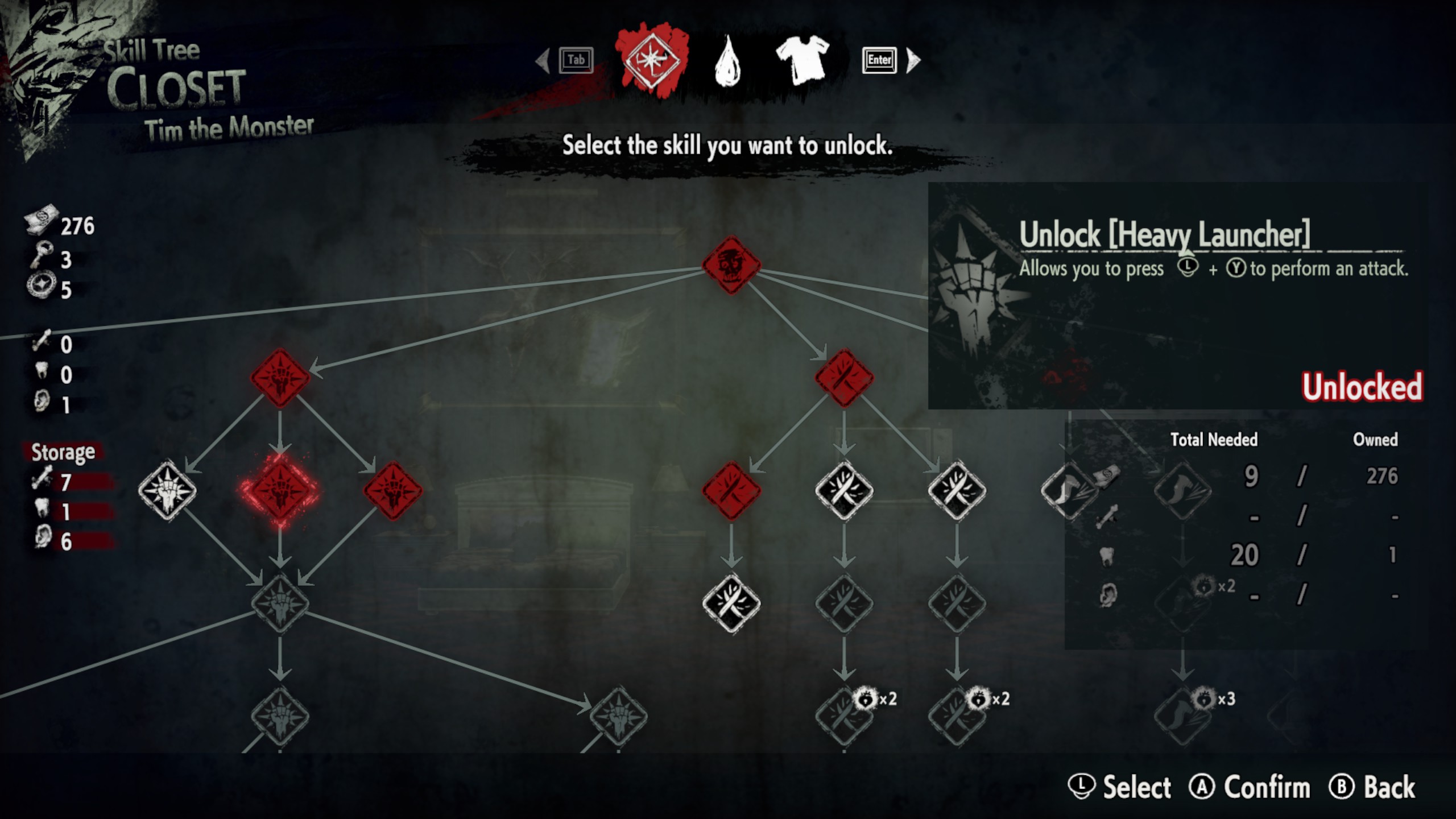Choose the glowing Heavy Launcher skill node

(280, 490)
